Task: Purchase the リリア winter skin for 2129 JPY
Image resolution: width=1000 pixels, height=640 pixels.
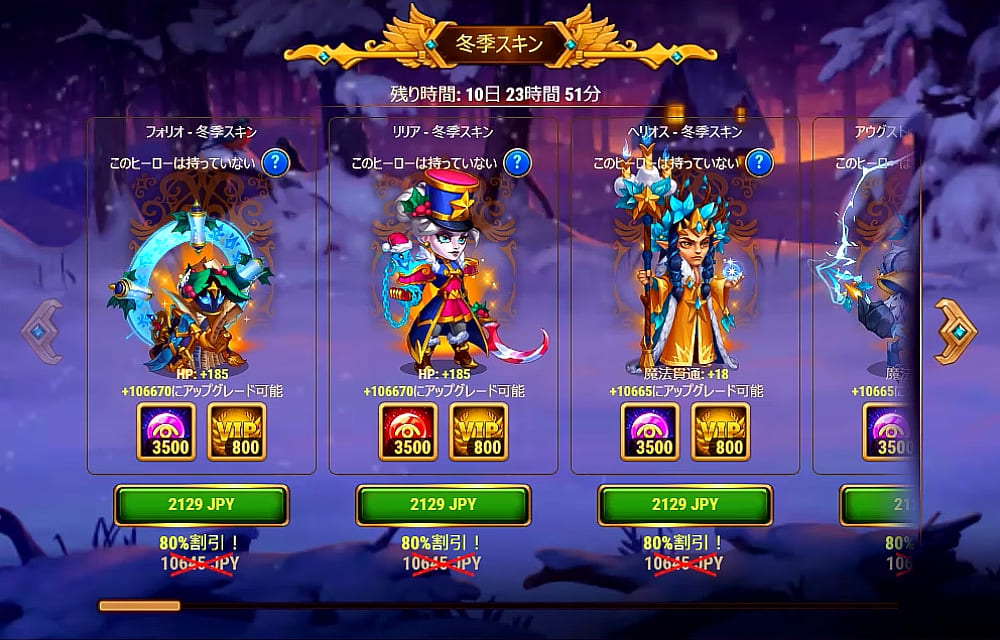Action: [x=443, y=504]
